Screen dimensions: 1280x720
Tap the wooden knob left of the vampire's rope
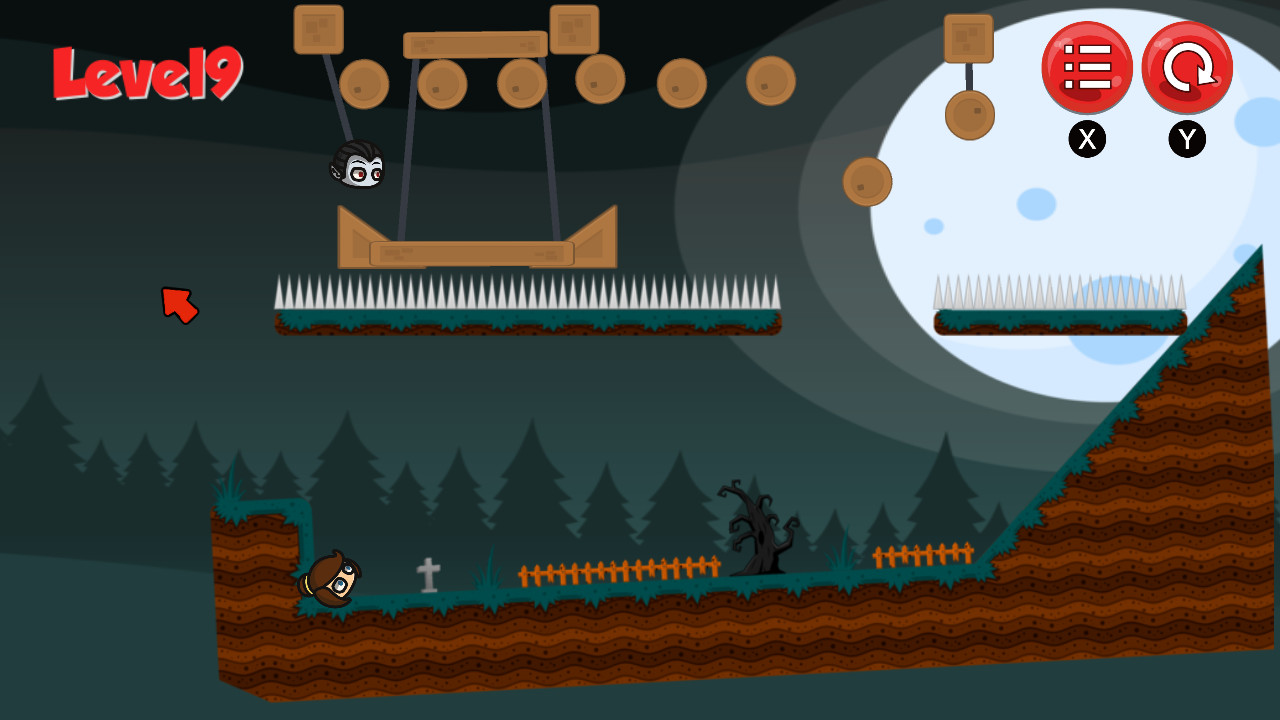coord(364,83)
